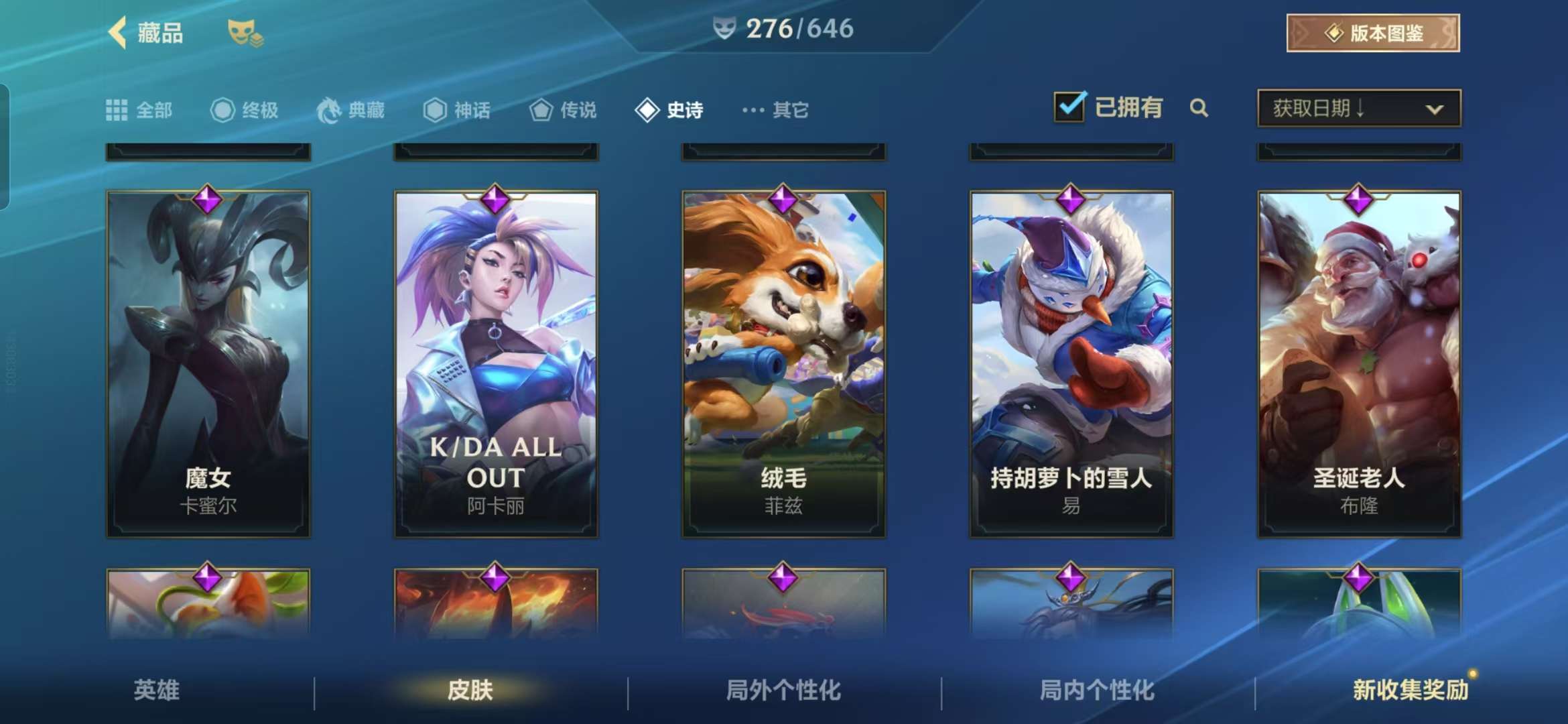
Task: Switch to the 英雄 bottom tab
Action: click(x=157, y=690)
